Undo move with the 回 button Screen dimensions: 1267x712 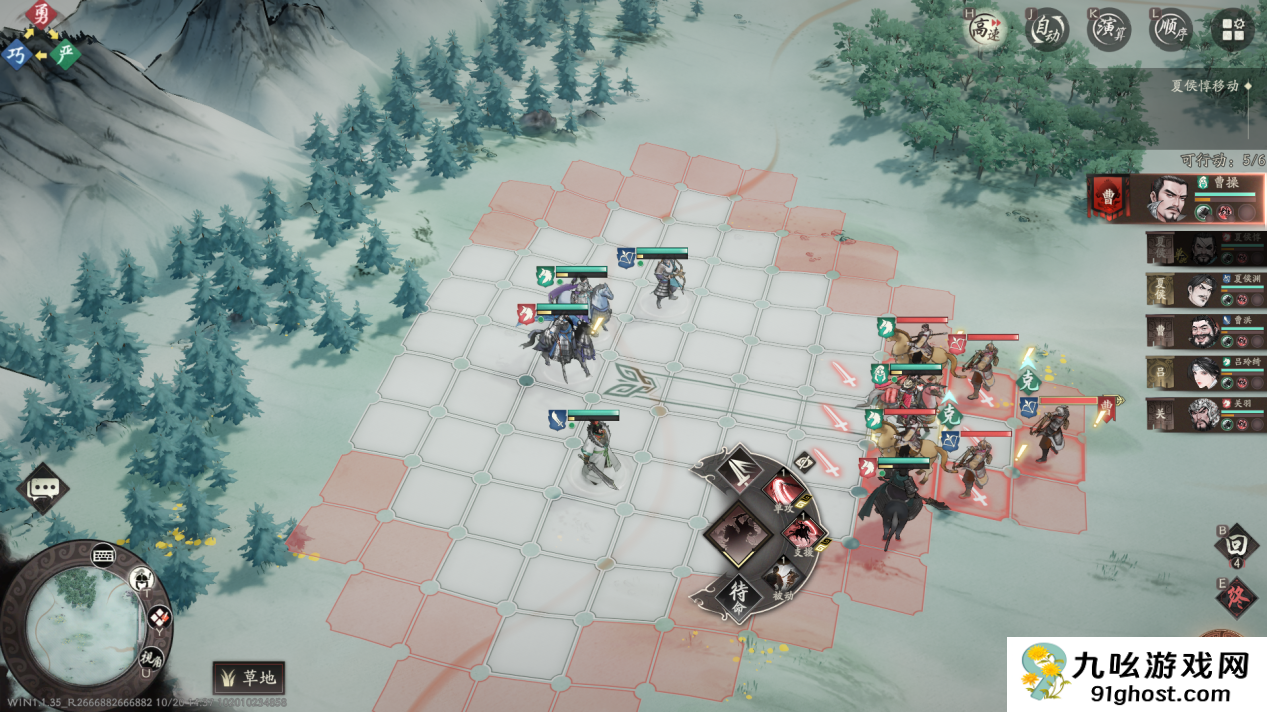1236,545
